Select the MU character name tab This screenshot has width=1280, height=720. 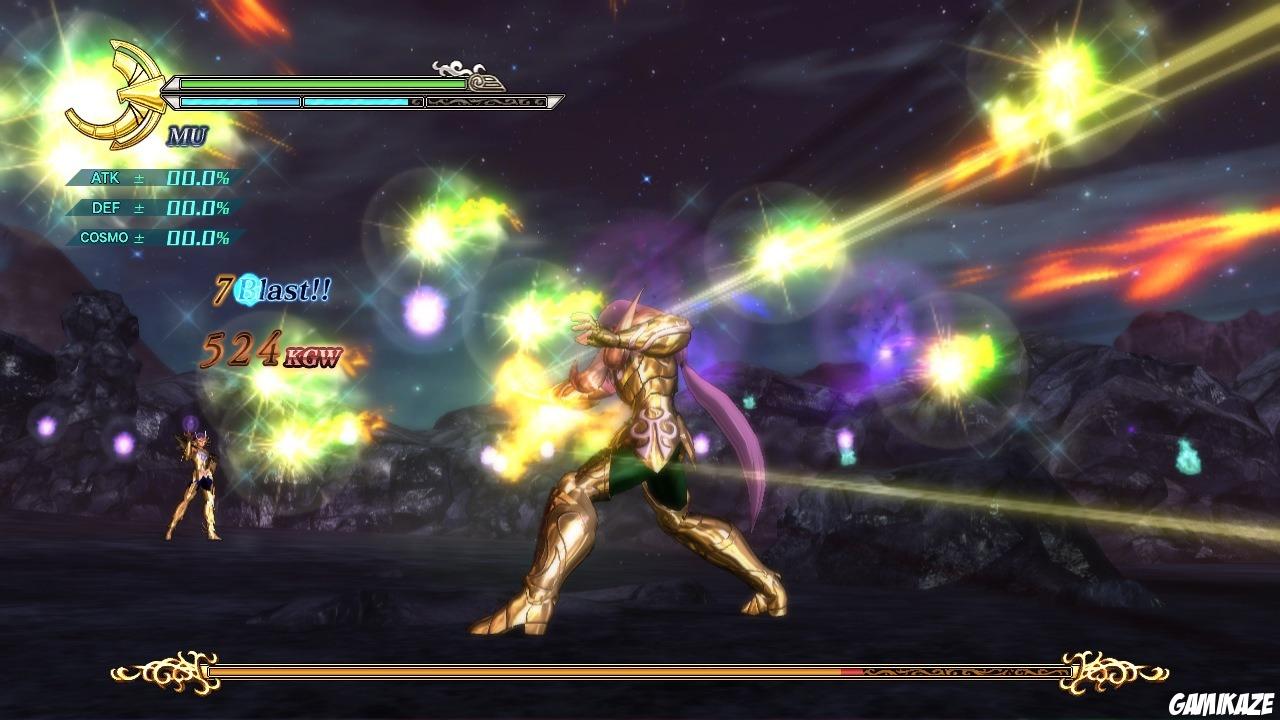click(187, 135)
